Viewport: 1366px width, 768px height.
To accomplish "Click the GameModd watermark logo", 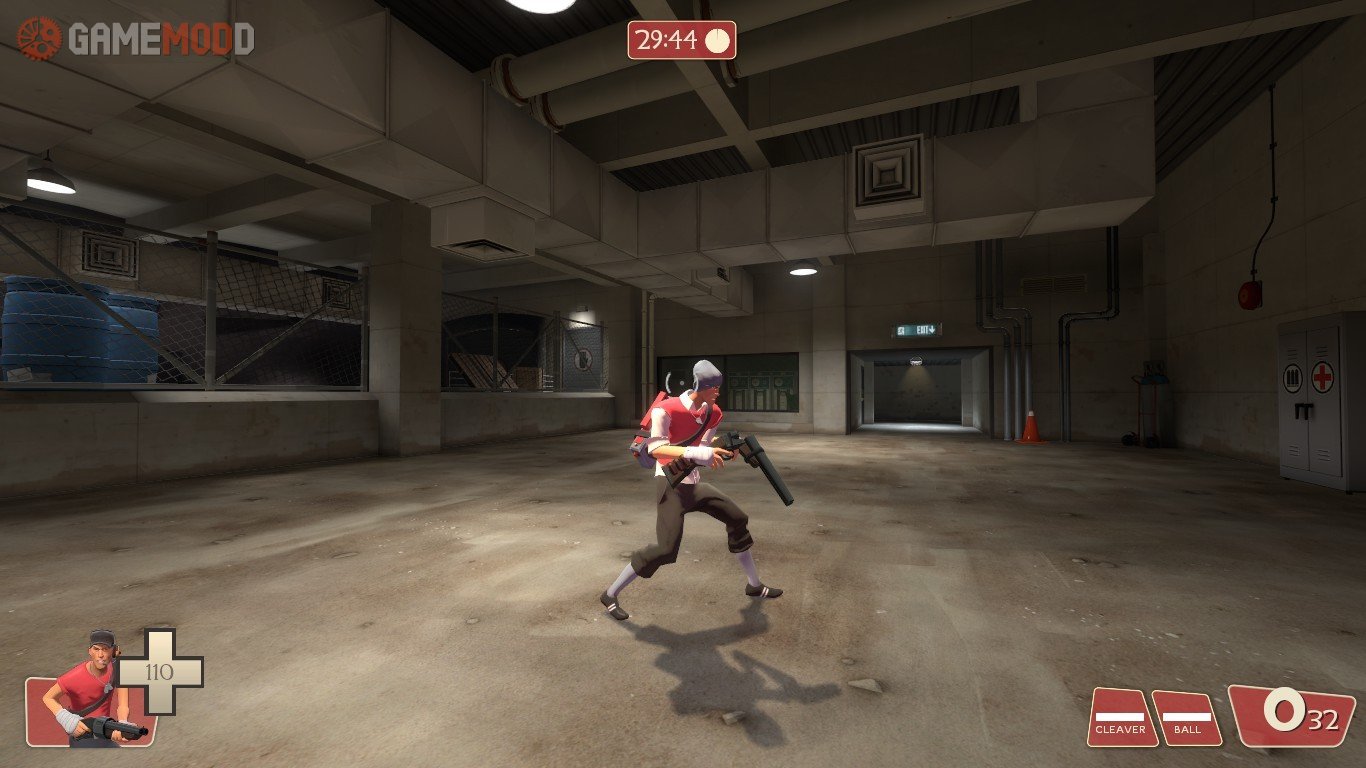I will (135, 39).
